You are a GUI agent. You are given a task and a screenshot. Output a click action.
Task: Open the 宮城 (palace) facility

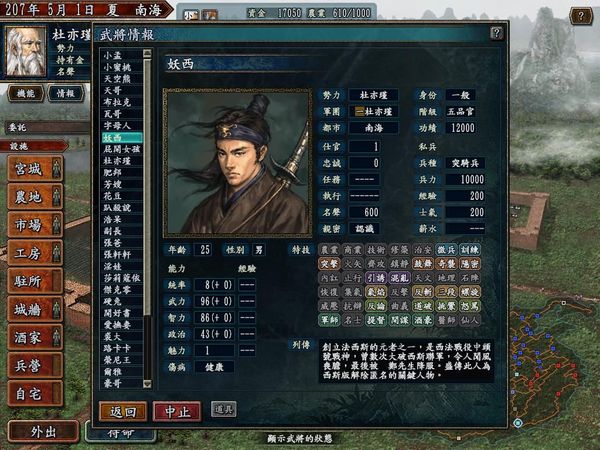pyautogui.click(x=33, y=168)
